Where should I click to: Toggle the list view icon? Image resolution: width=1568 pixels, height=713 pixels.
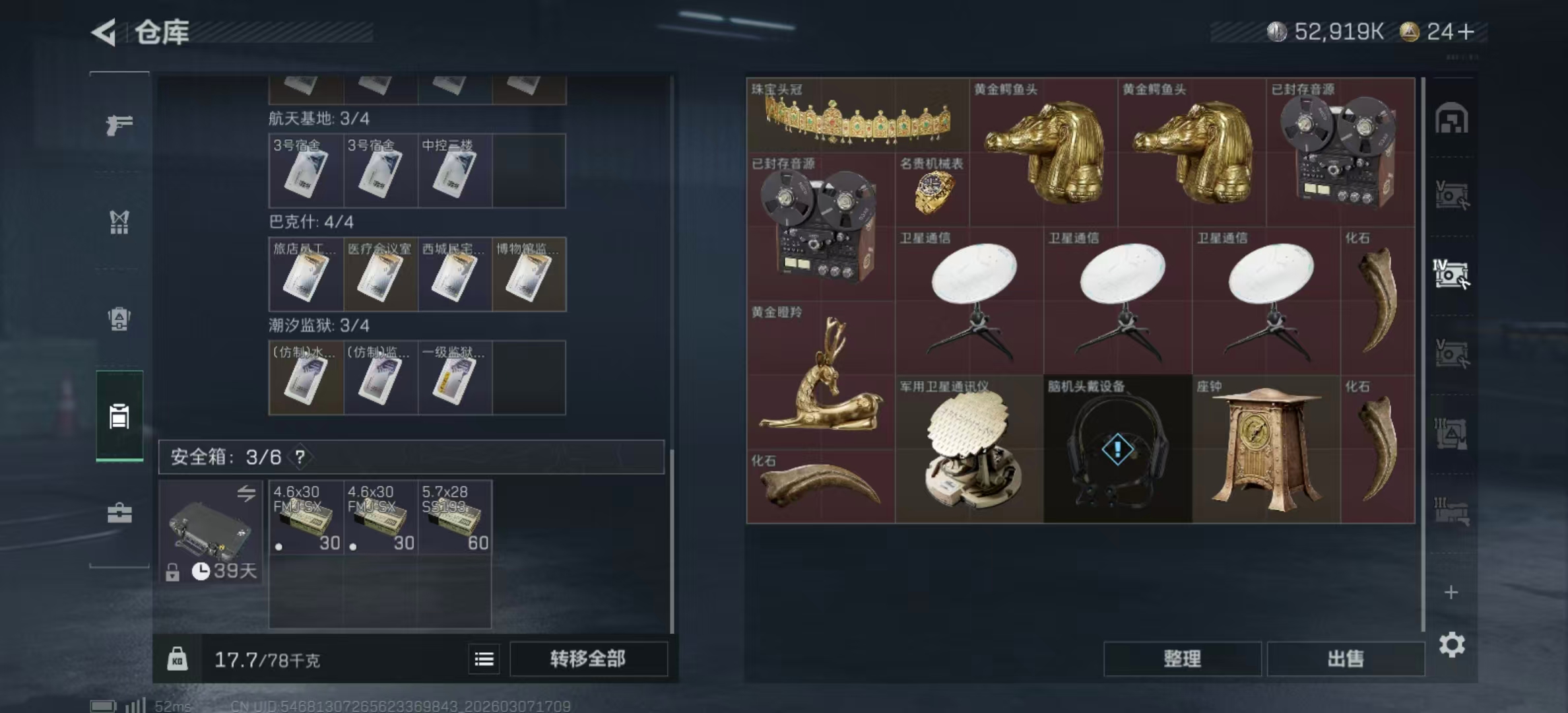[x=484, y=659]
